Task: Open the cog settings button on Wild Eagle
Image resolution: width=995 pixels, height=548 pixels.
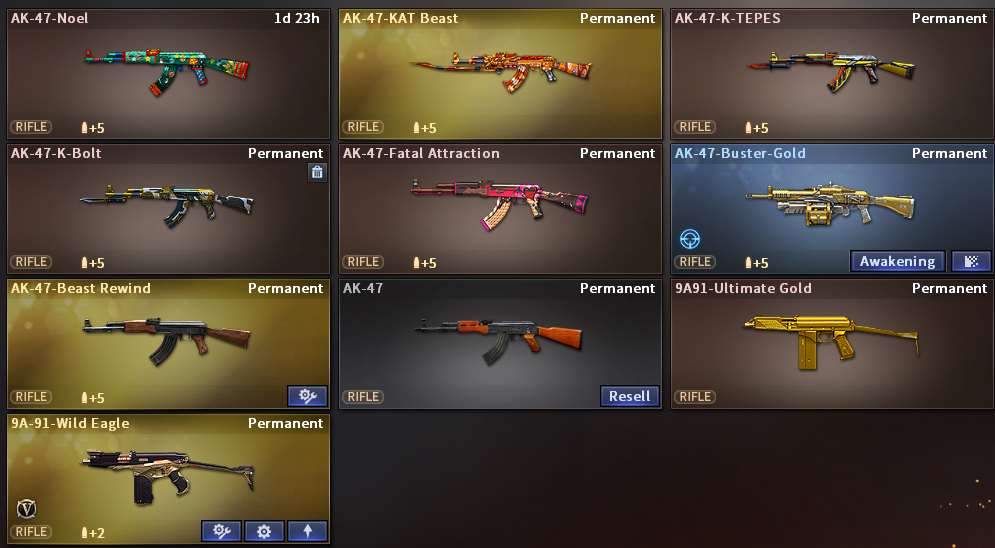Action: point(264,531)
